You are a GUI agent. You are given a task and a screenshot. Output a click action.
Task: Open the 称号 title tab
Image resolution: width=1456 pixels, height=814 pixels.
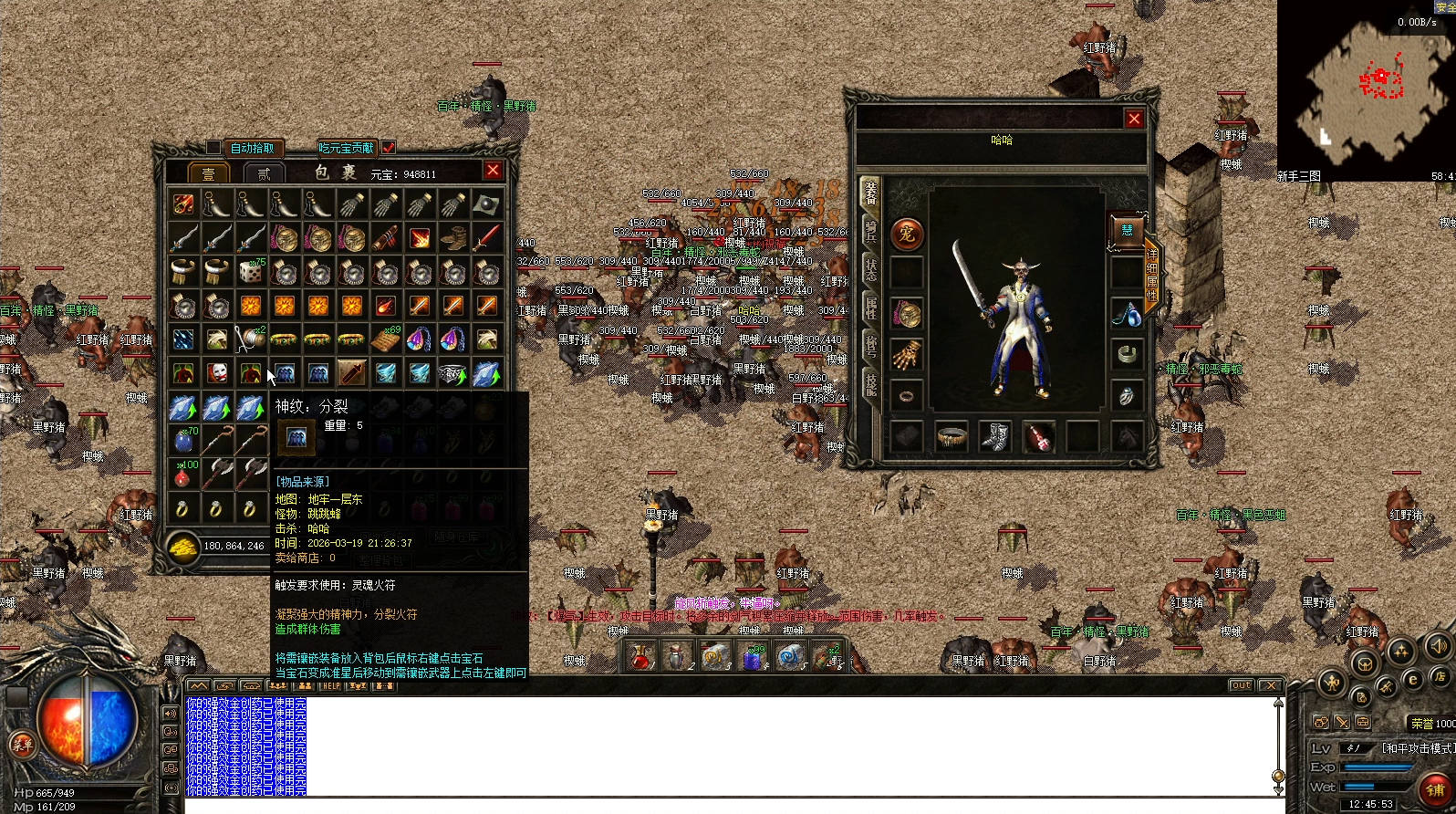coord(870,345)
